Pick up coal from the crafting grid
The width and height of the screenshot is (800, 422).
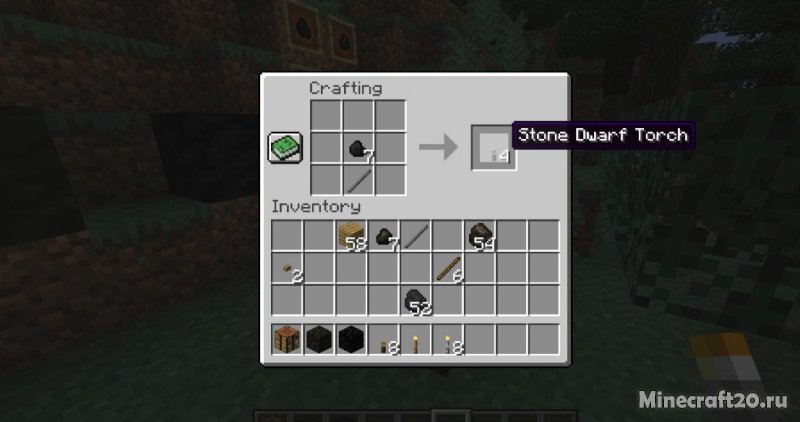coord(358,148)
